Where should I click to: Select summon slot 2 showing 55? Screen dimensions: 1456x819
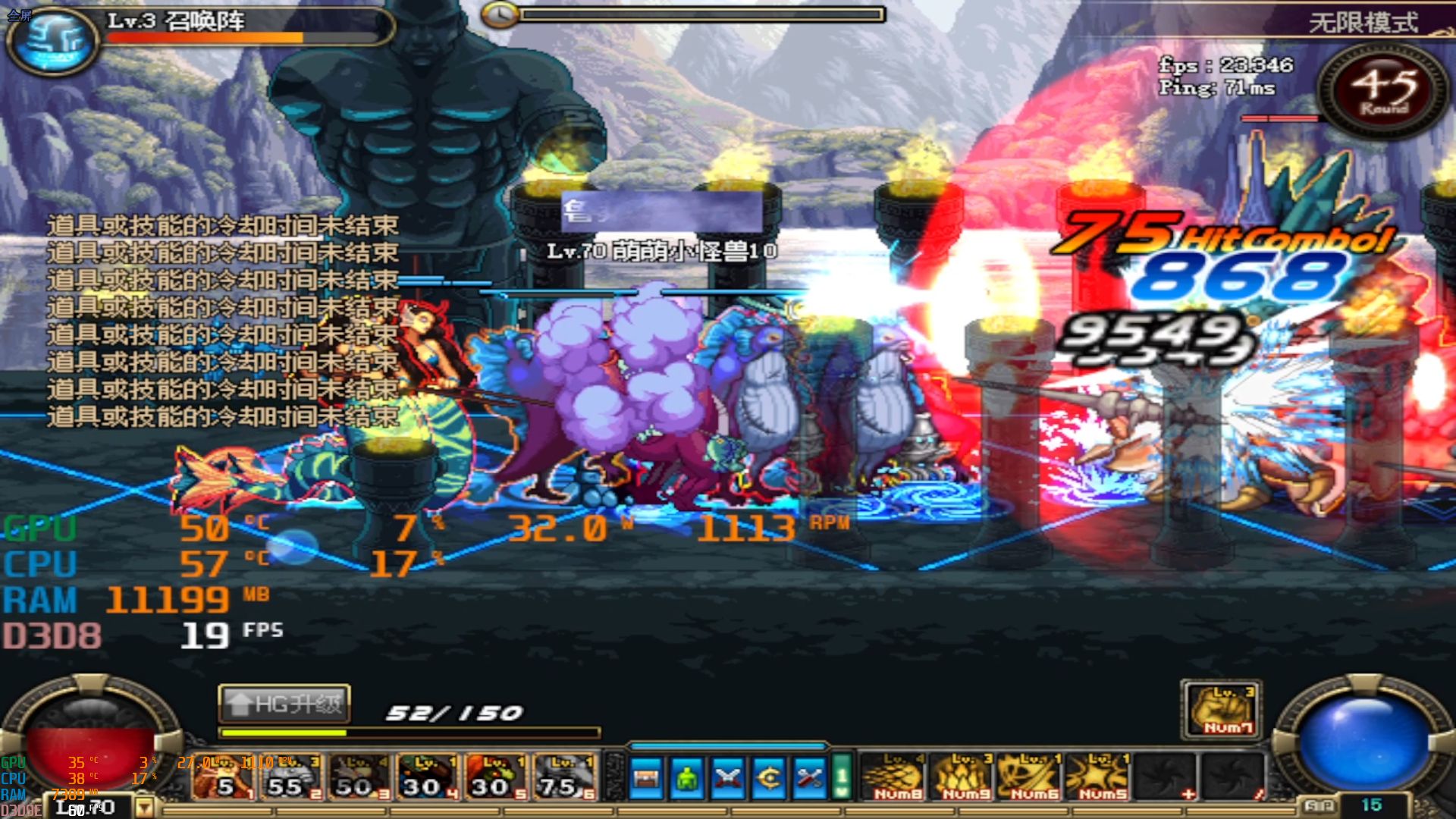pos(292,778)
